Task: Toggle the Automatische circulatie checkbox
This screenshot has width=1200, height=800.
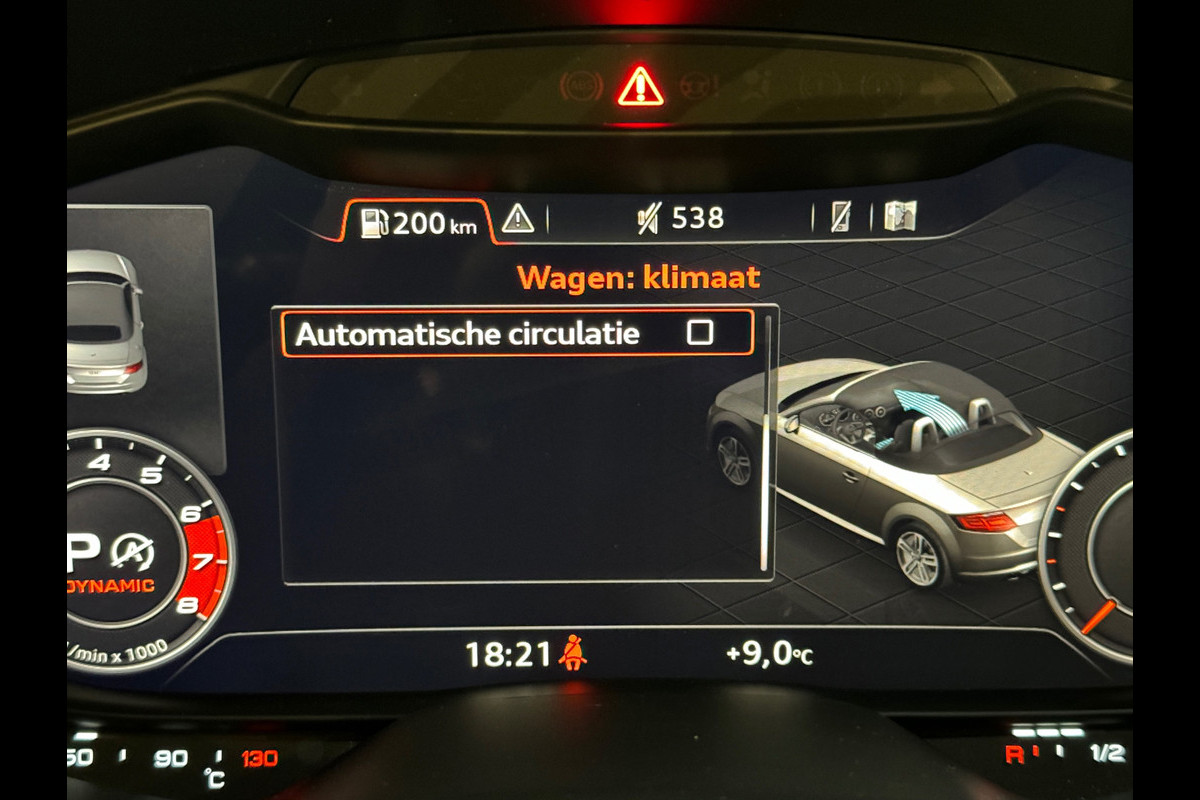Action: pyautogui.click(x=700, y=333)
